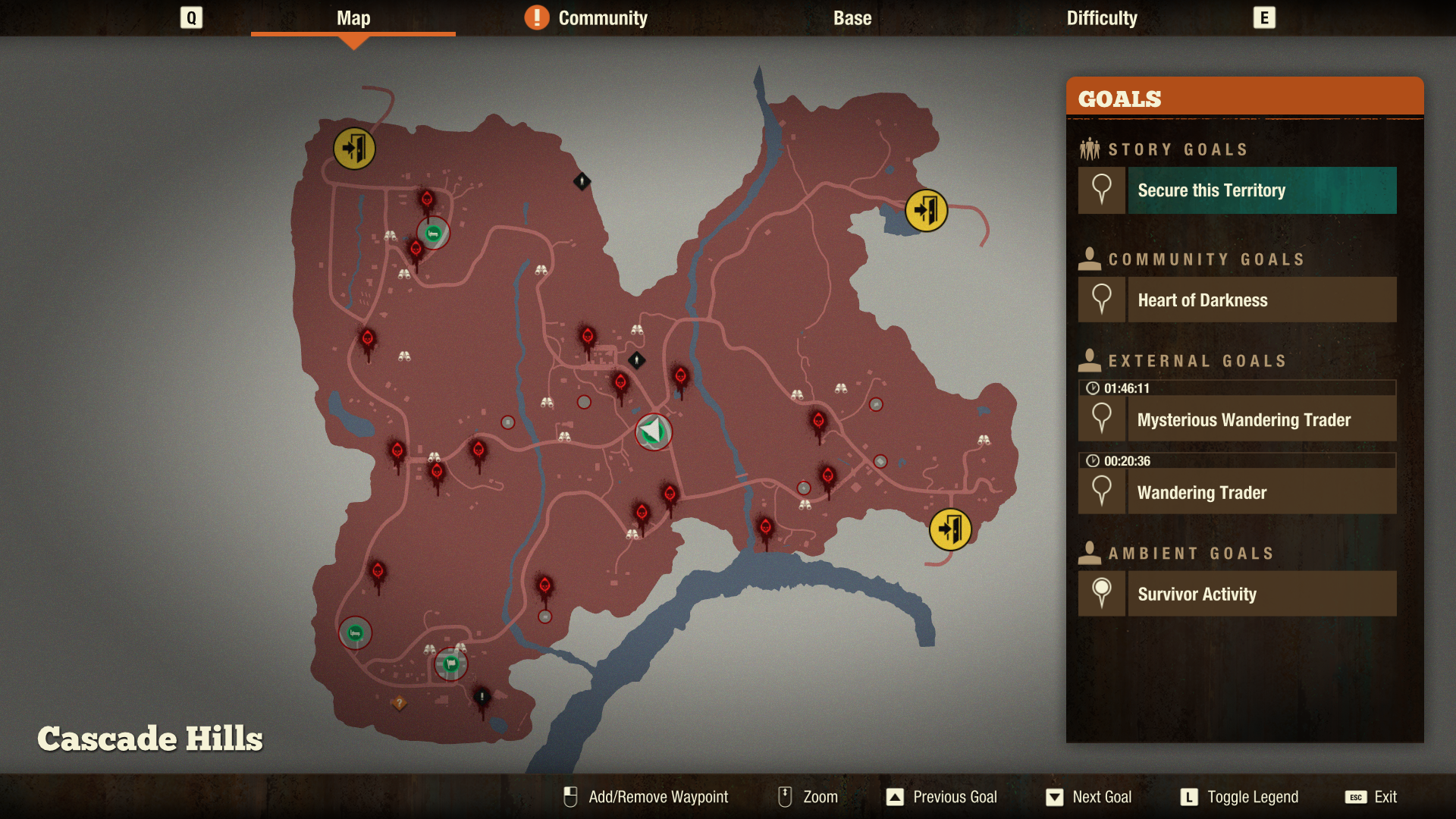Select the Secure this Territory story goal
This screenshot has height=819, width=1456.
pos(1236,190)
